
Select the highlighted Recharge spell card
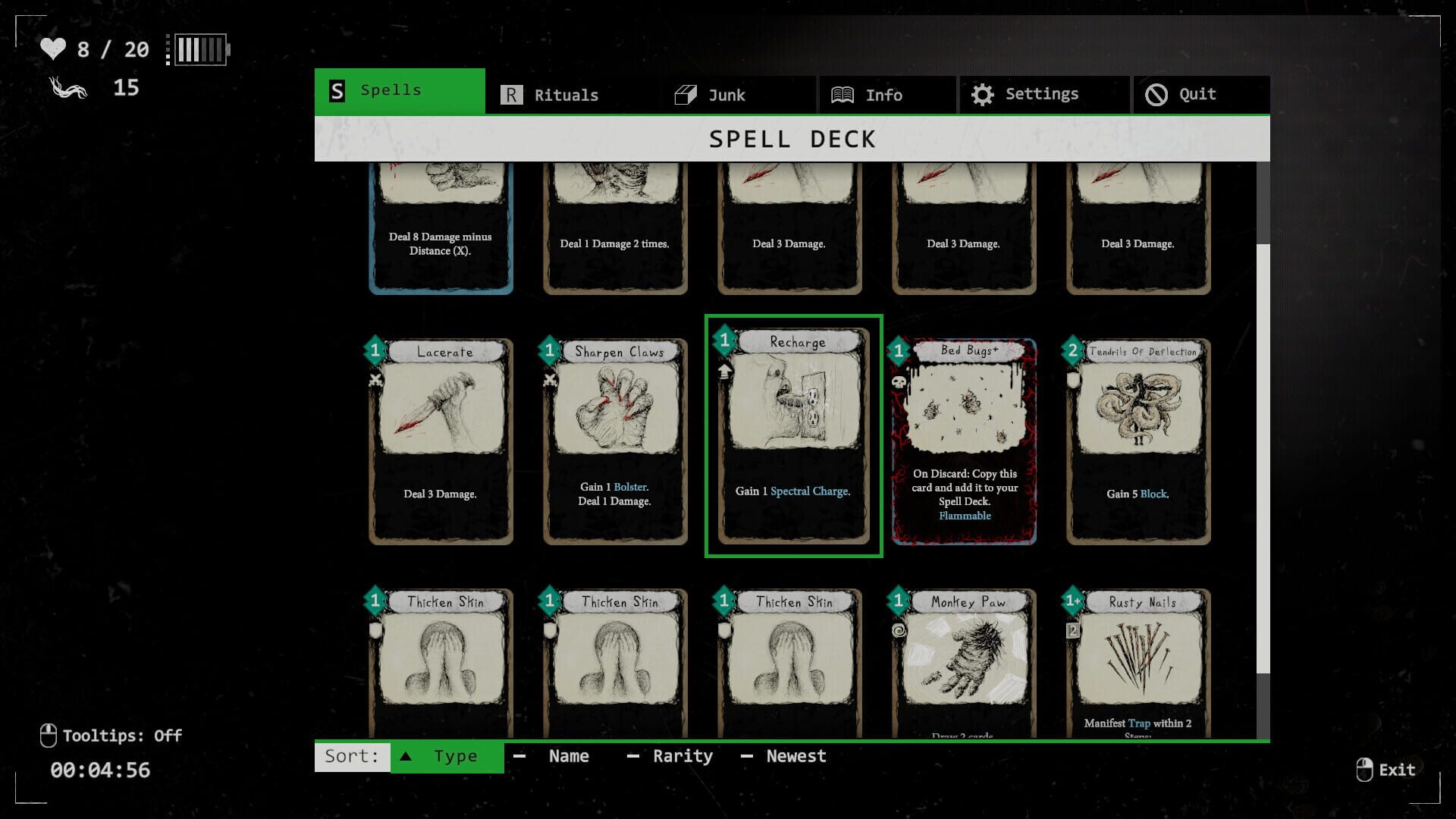tap(793, 436)
